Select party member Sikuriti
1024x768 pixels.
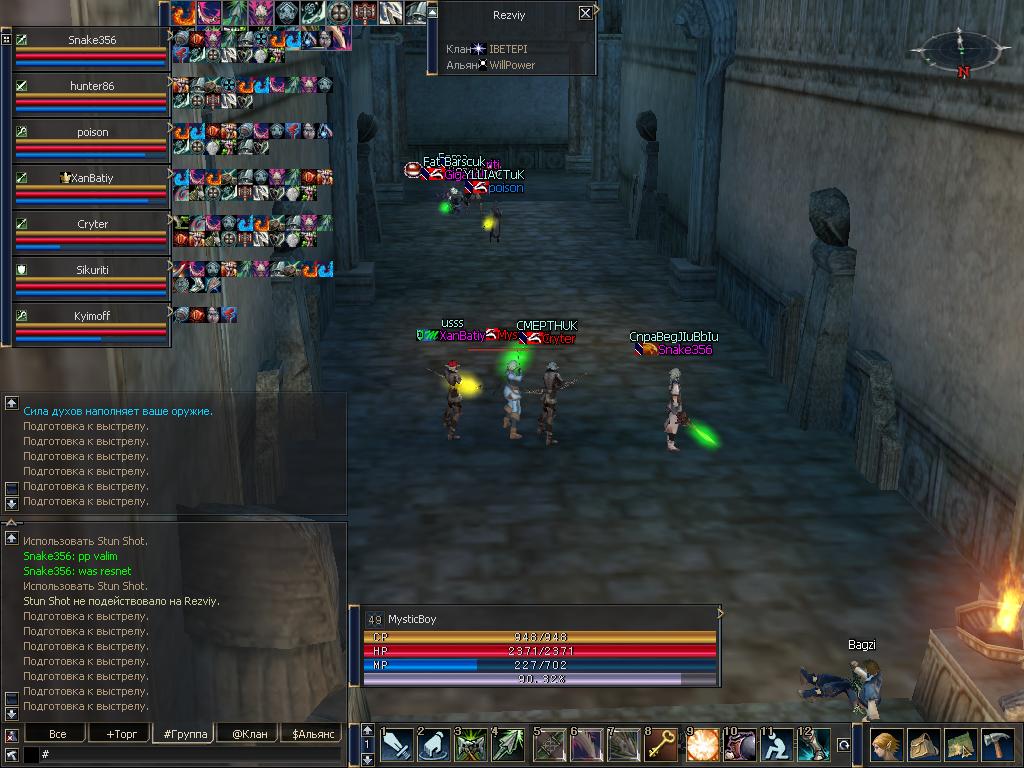point(92,270)
